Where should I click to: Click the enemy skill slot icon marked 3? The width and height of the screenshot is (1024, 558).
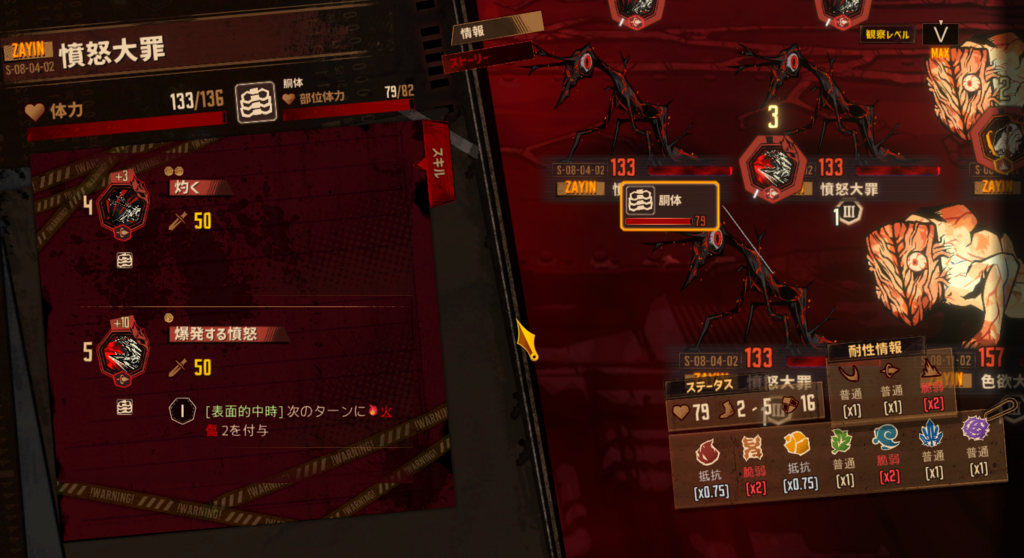coord(773,165)
